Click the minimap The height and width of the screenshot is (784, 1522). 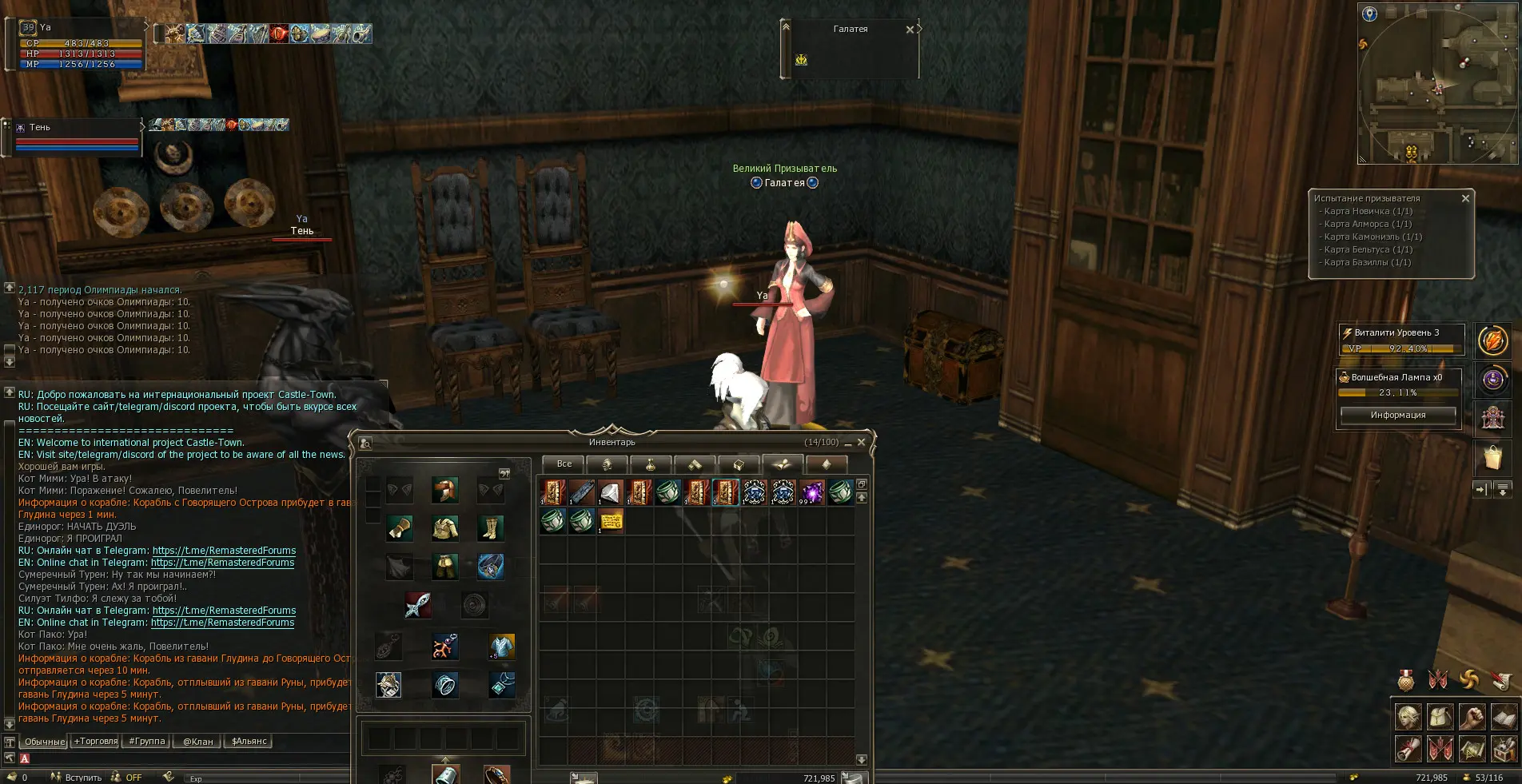[x=1437, y=82]
